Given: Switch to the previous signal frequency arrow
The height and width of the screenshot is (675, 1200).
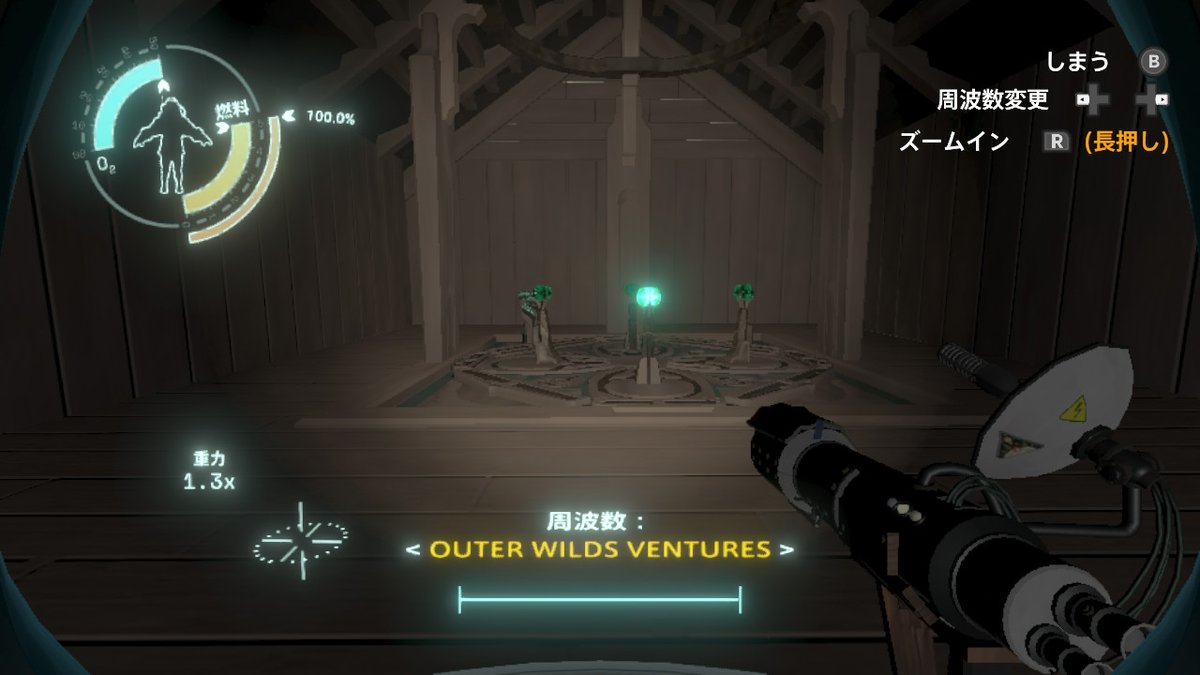Looking at the screenshot, I should tap(411, 549).
